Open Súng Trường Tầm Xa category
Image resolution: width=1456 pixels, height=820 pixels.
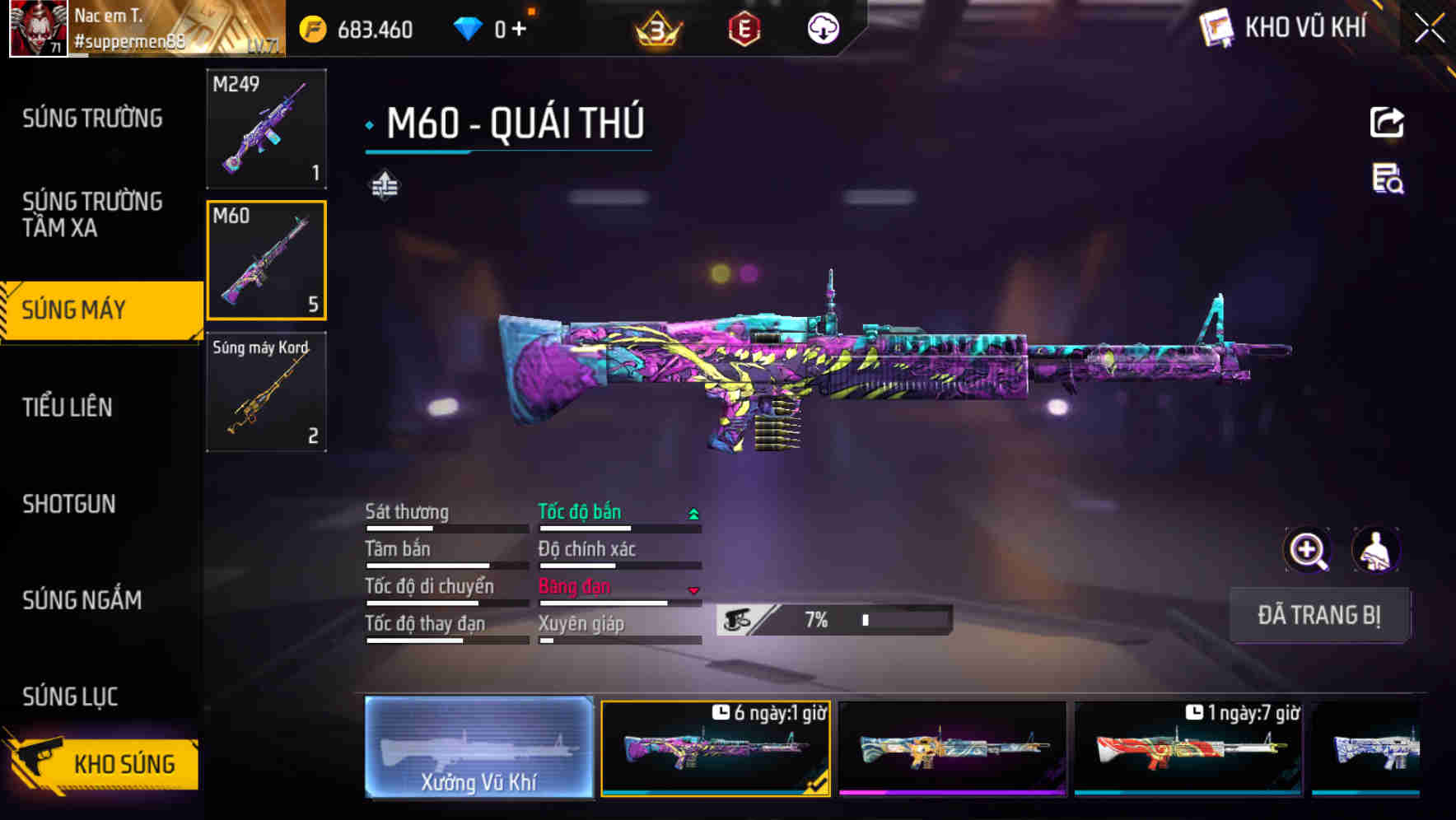(x=92, y=214)
